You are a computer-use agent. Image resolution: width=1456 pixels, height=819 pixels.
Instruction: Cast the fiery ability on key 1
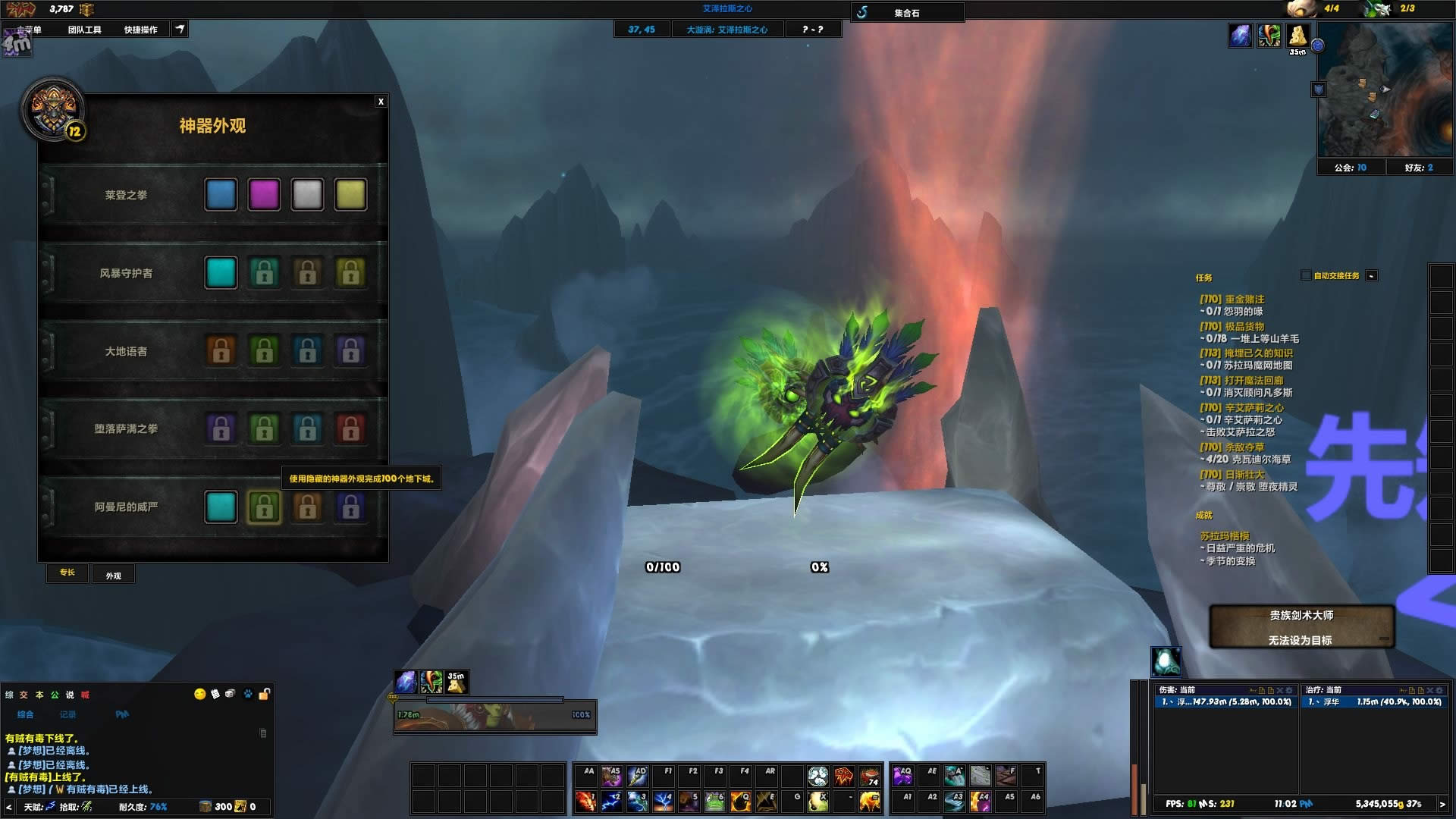(585, 801)
